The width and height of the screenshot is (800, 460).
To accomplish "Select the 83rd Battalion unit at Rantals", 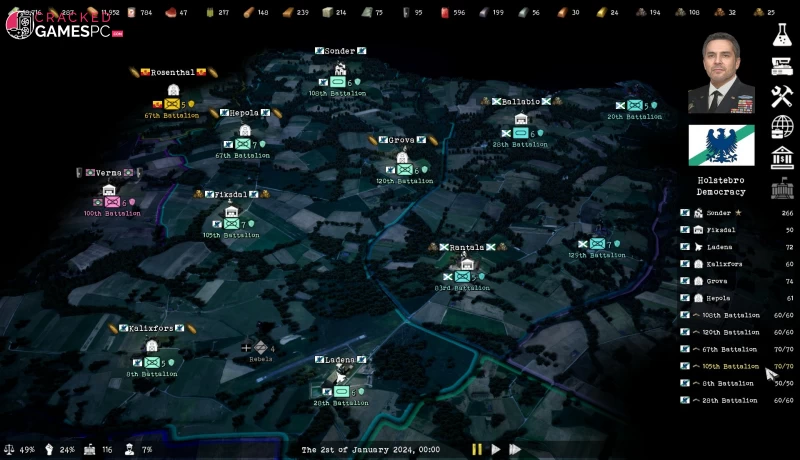I will click(x=462, y=276).
